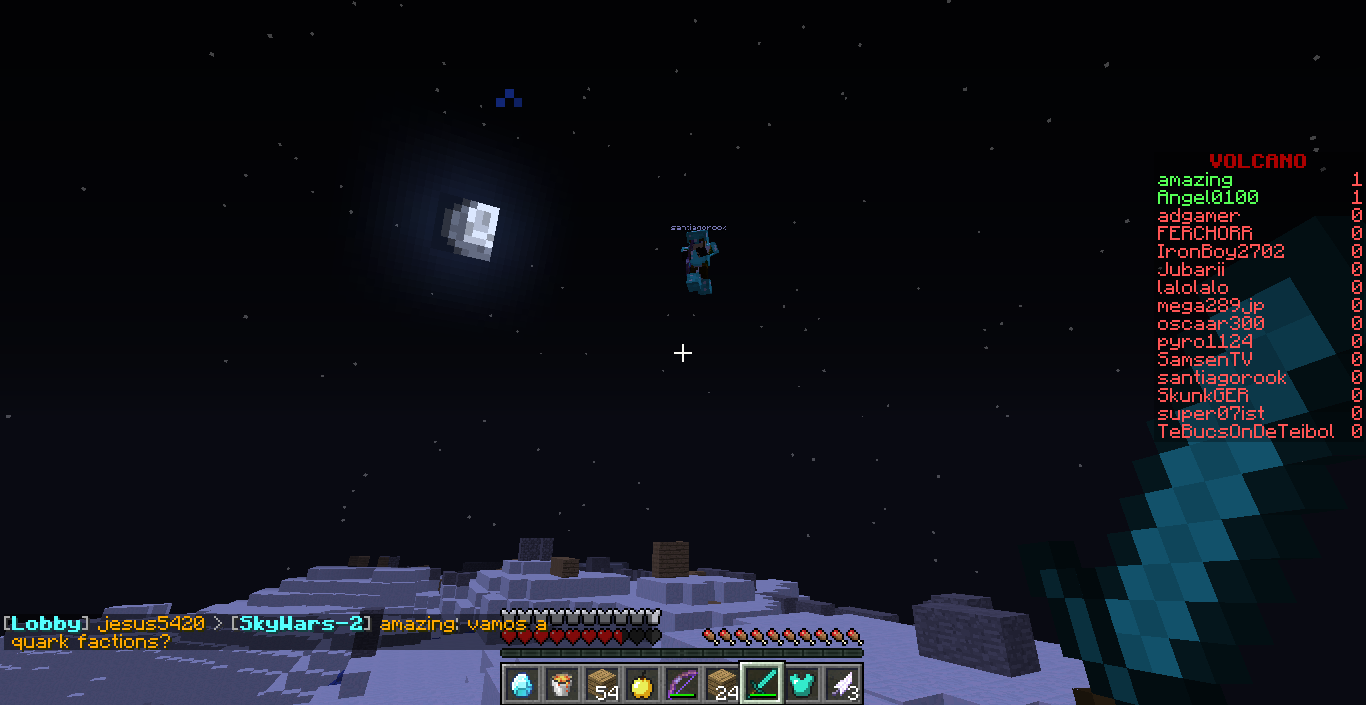This screenshot has width=1366, height=705.
Task: Select the lava bucket slot
Action: 562,683
